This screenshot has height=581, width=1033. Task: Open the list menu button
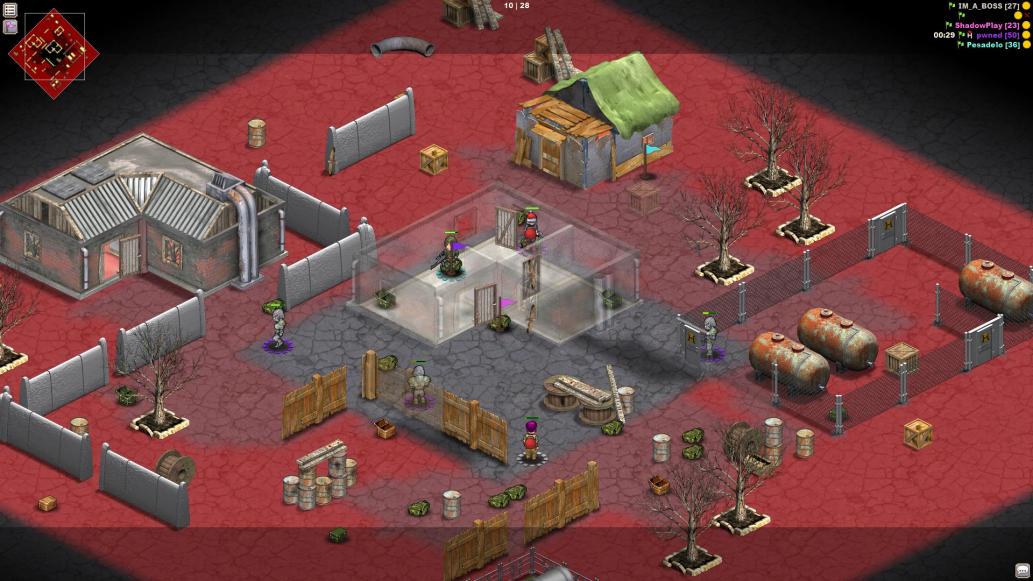10,10
